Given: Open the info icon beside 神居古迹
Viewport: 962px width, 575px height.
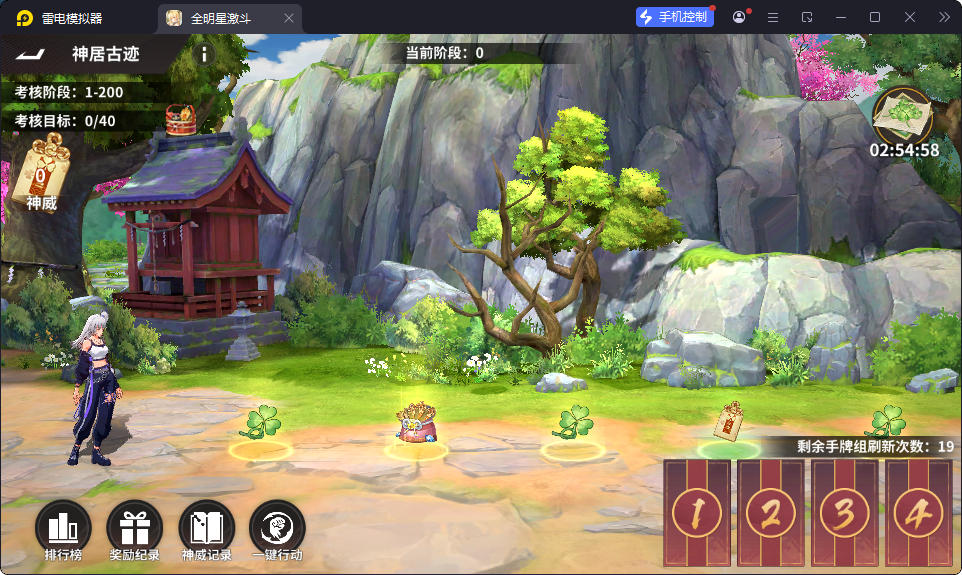Looking at the screenshot, I should (x=204, y=54).
